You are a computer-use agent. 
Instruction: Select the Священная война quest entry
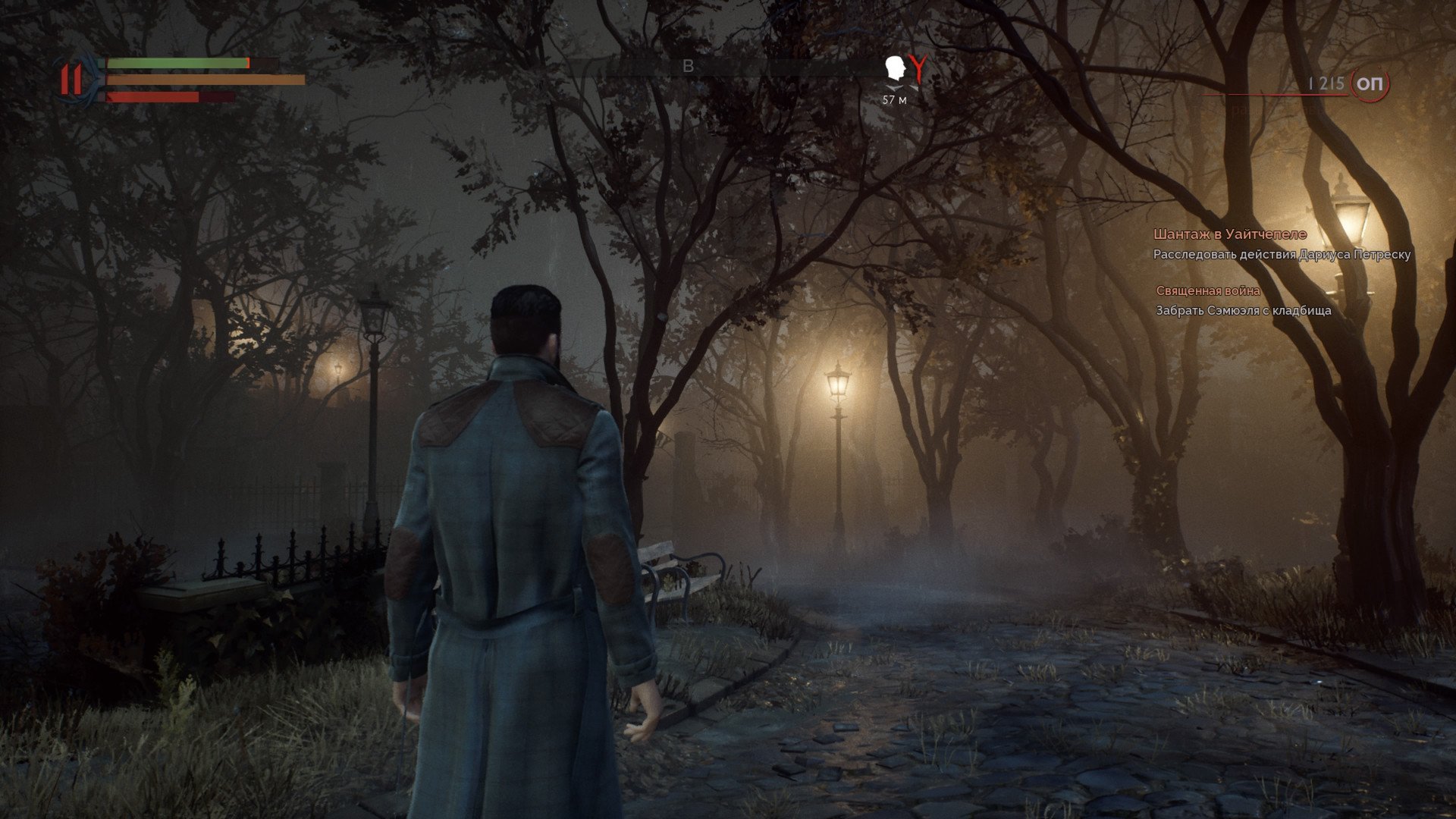pos(1208,290)
